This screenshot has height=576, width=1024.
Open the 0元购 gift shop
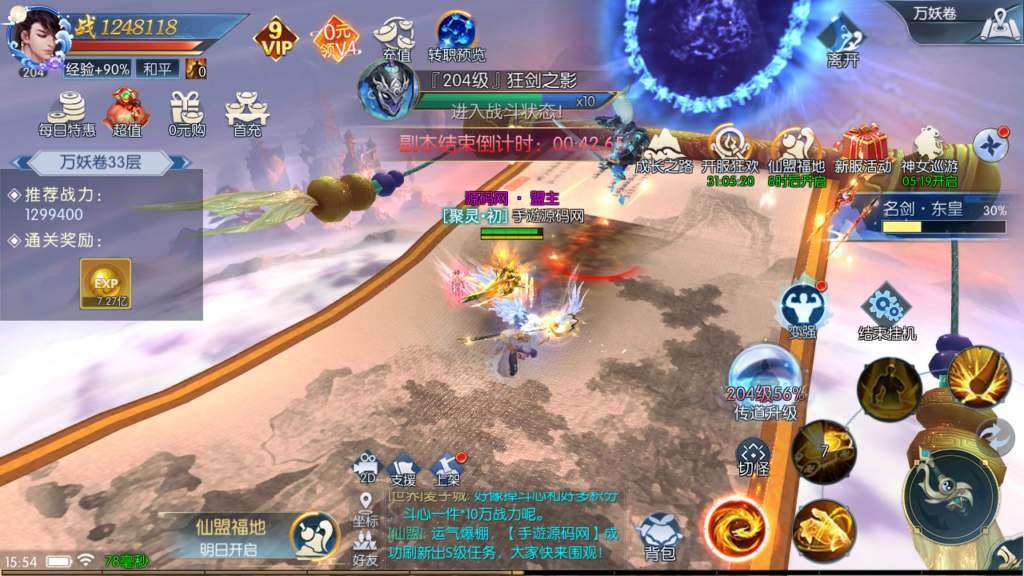click(x=186, y=112)
